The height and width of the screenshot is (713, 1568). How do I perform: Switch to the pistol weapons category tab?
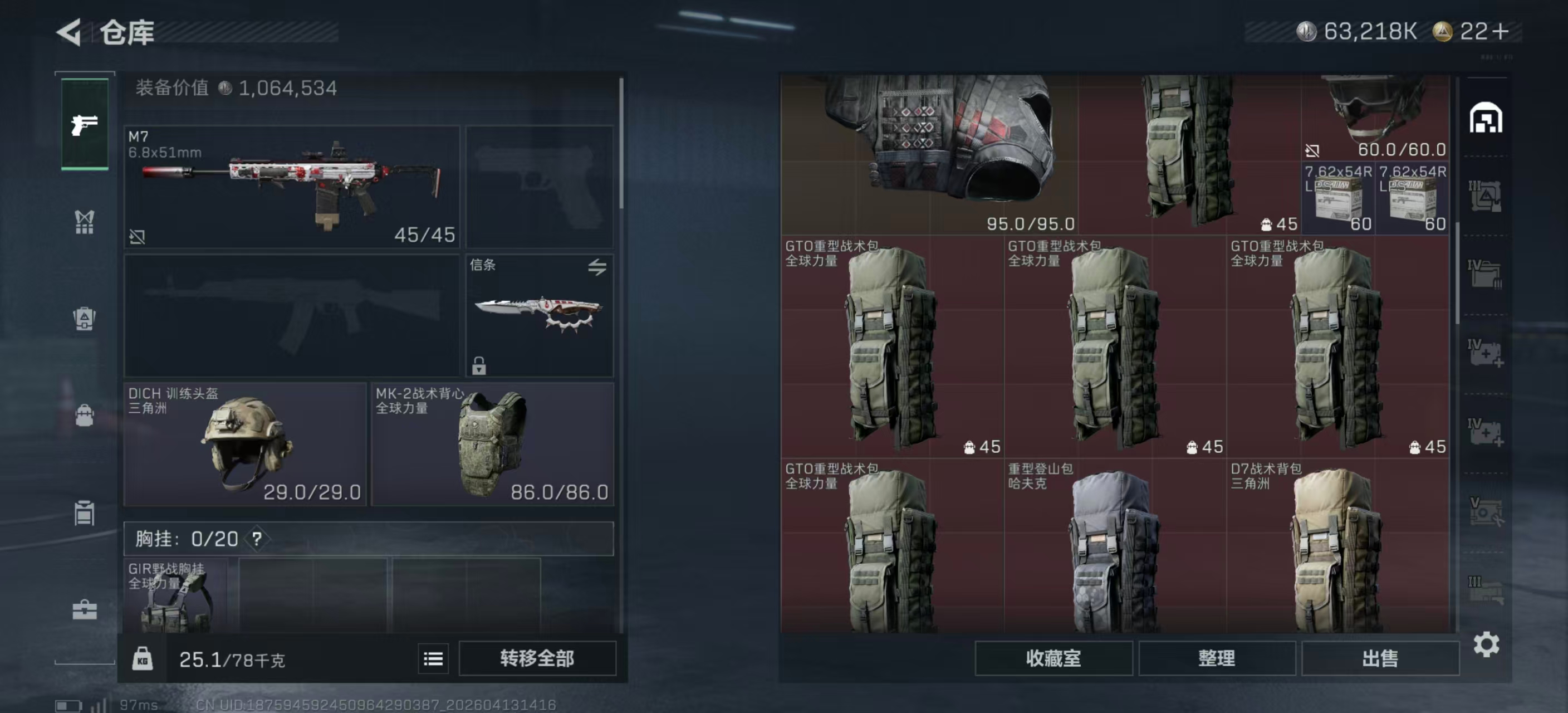point(85,125)
